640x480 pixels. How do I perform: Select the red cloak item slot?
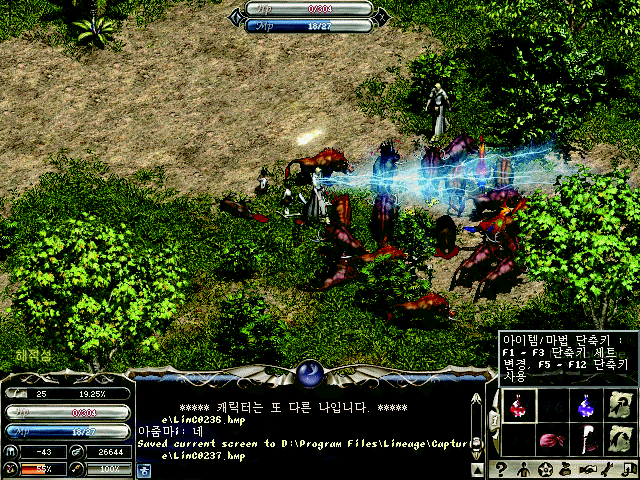585,441
